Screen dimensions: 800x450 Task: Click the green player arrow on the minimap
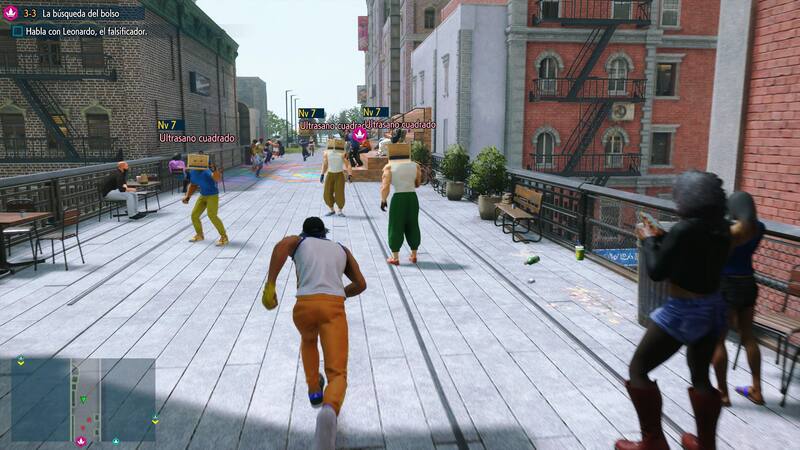coord(84,400)
